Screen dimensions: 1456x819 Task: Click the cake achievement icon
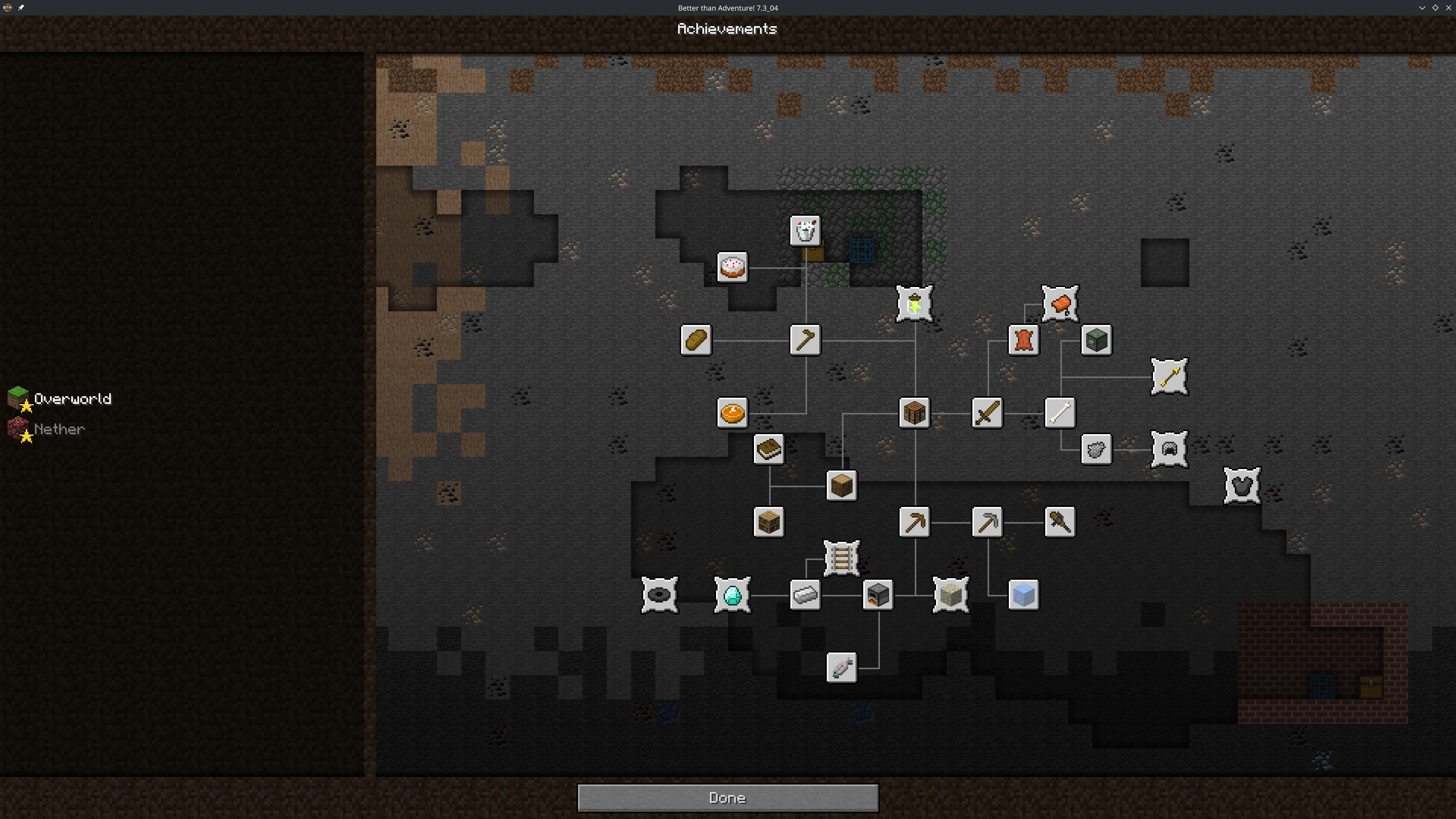(732, 267)
